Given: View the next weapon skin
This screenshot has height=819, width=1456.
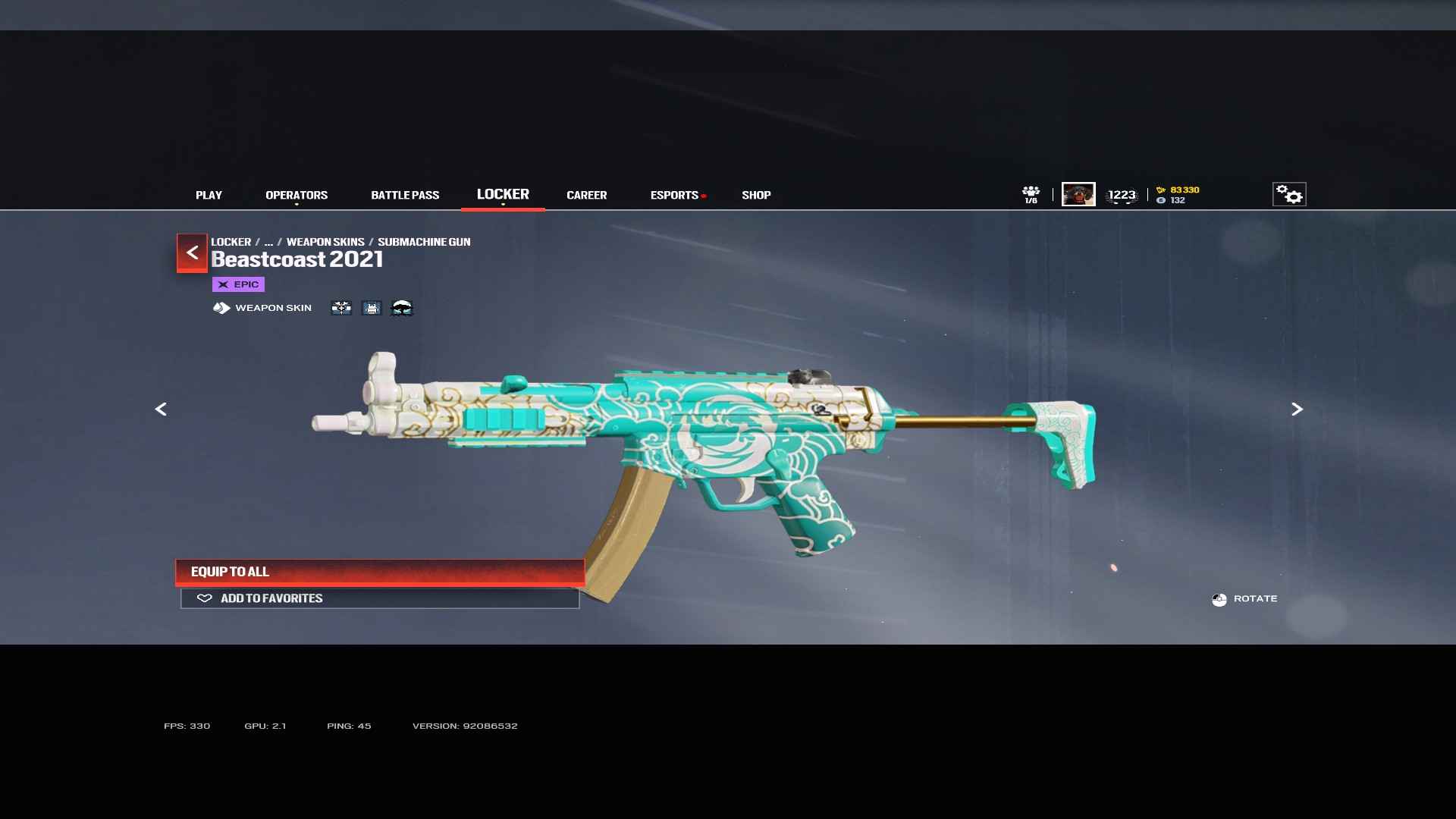Looking at the screenshot, I should 1297,409.
